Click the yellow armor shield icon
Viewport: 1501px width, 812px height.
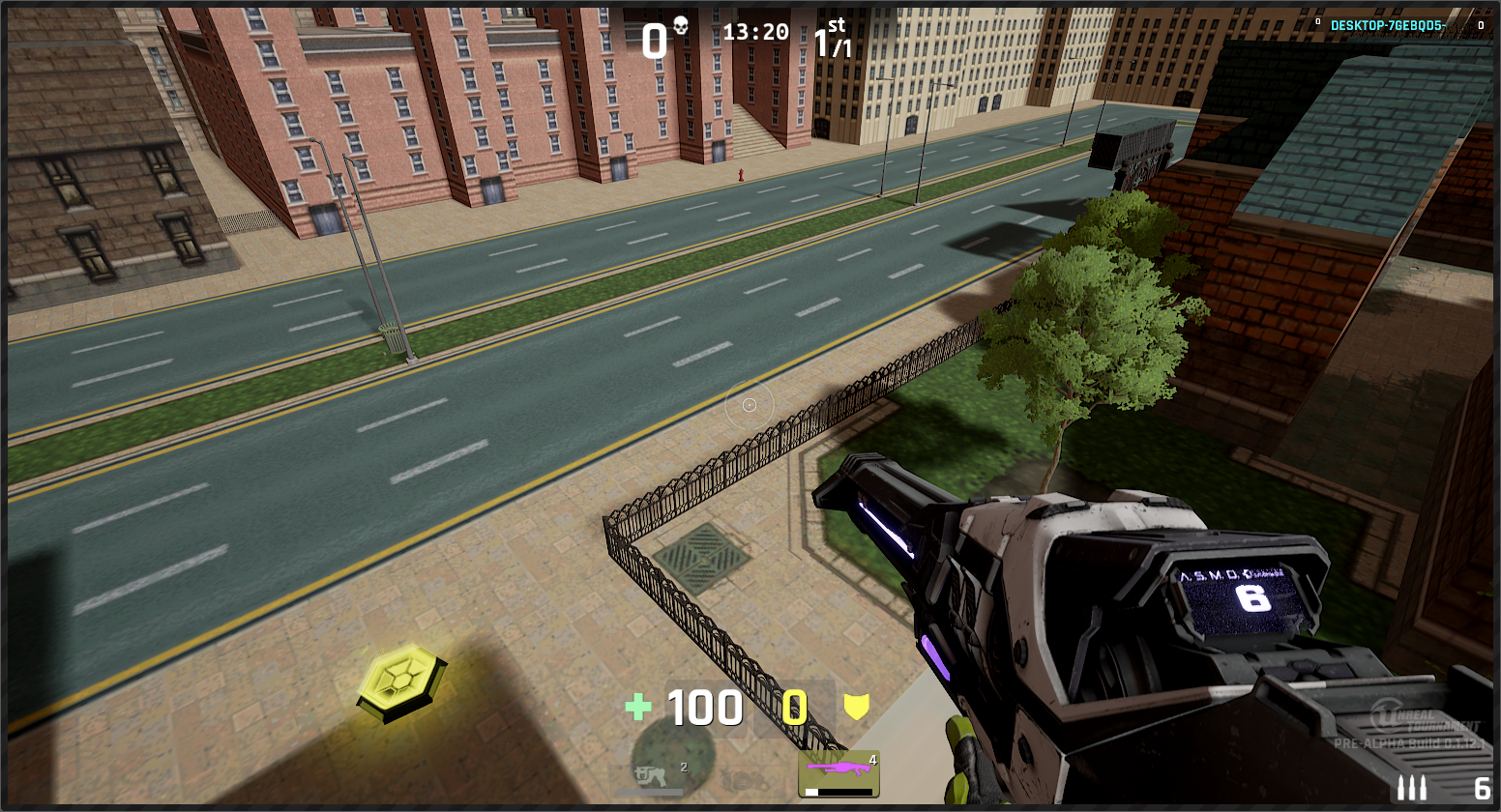[856, 707]
